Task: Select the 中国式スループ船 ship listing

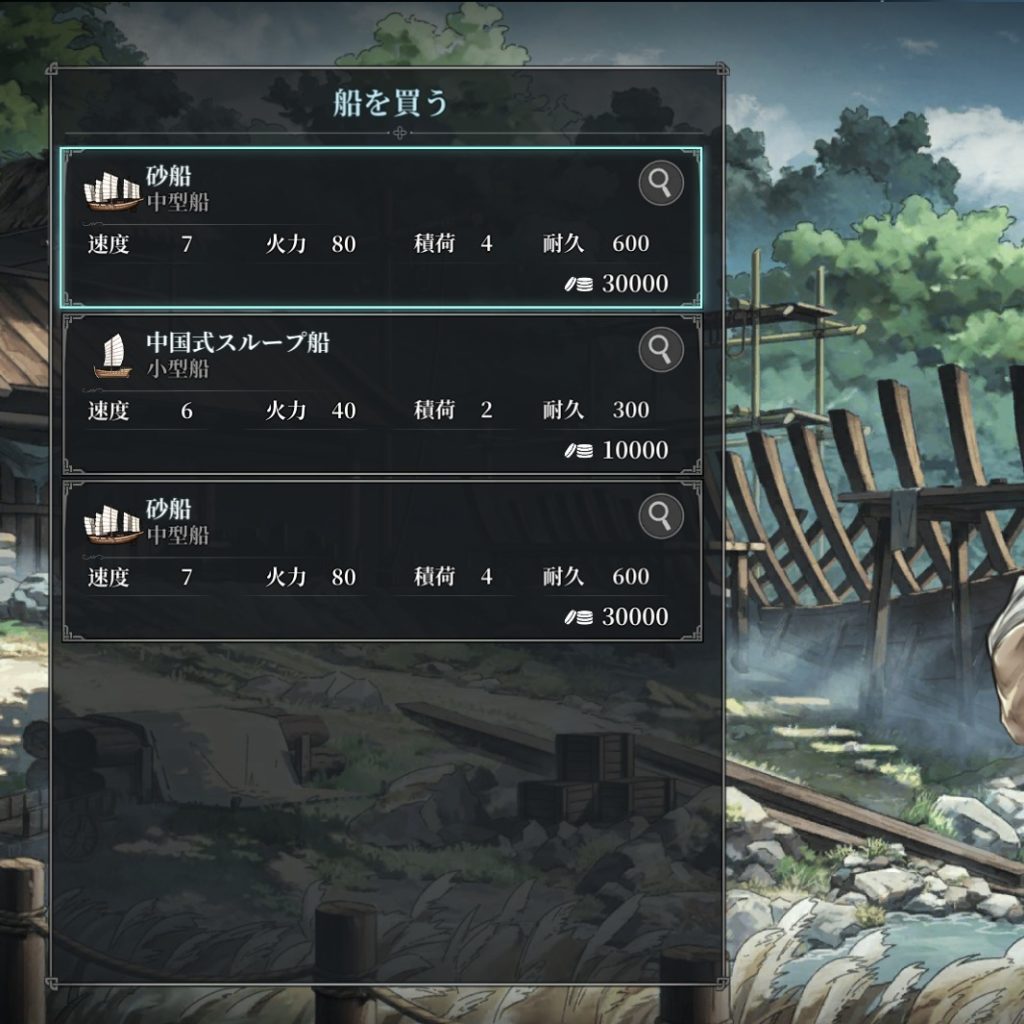Action: [380, 395]
